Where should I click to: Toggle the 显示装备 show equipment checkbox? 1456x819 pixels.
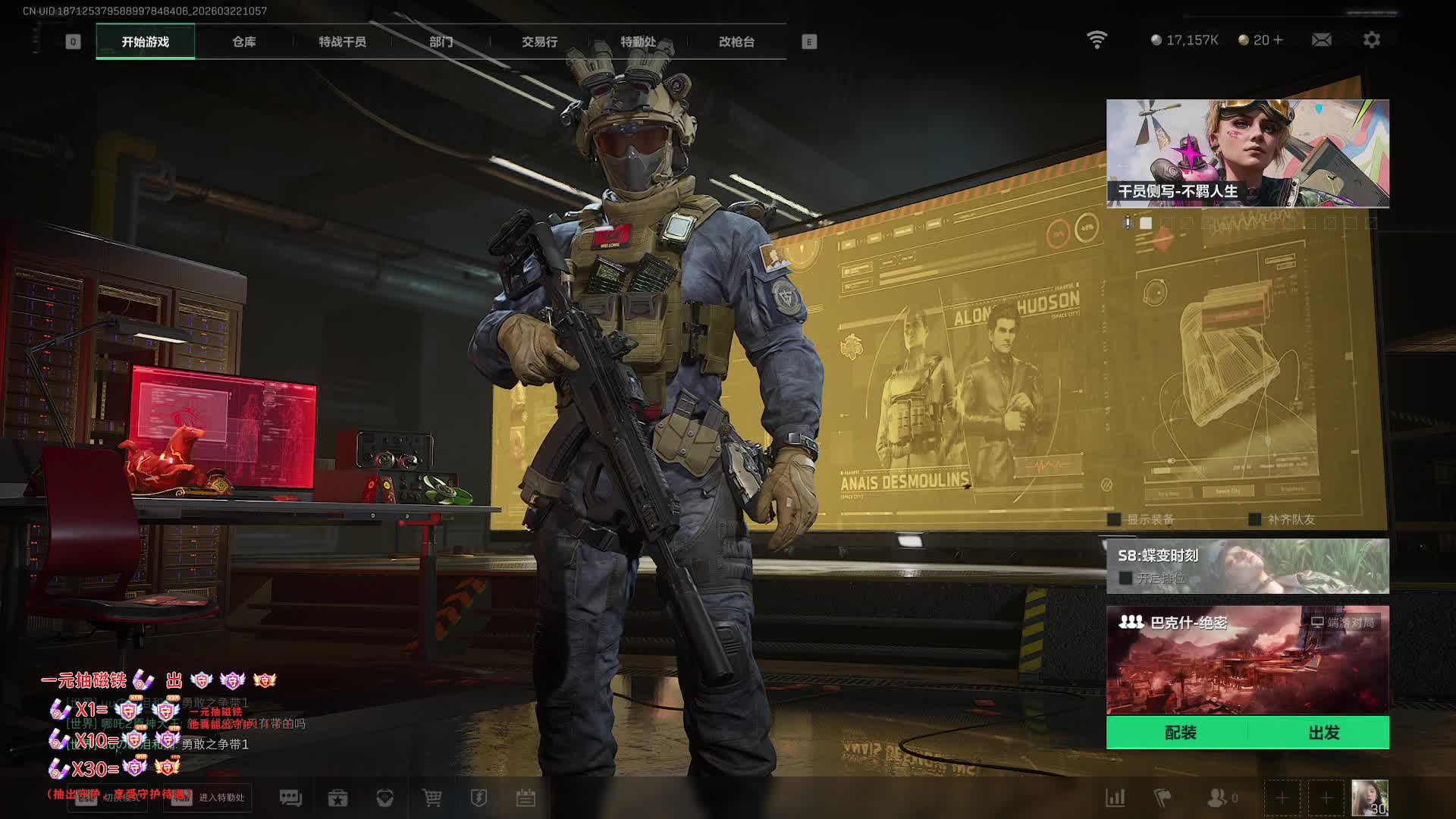(1114, 519)
